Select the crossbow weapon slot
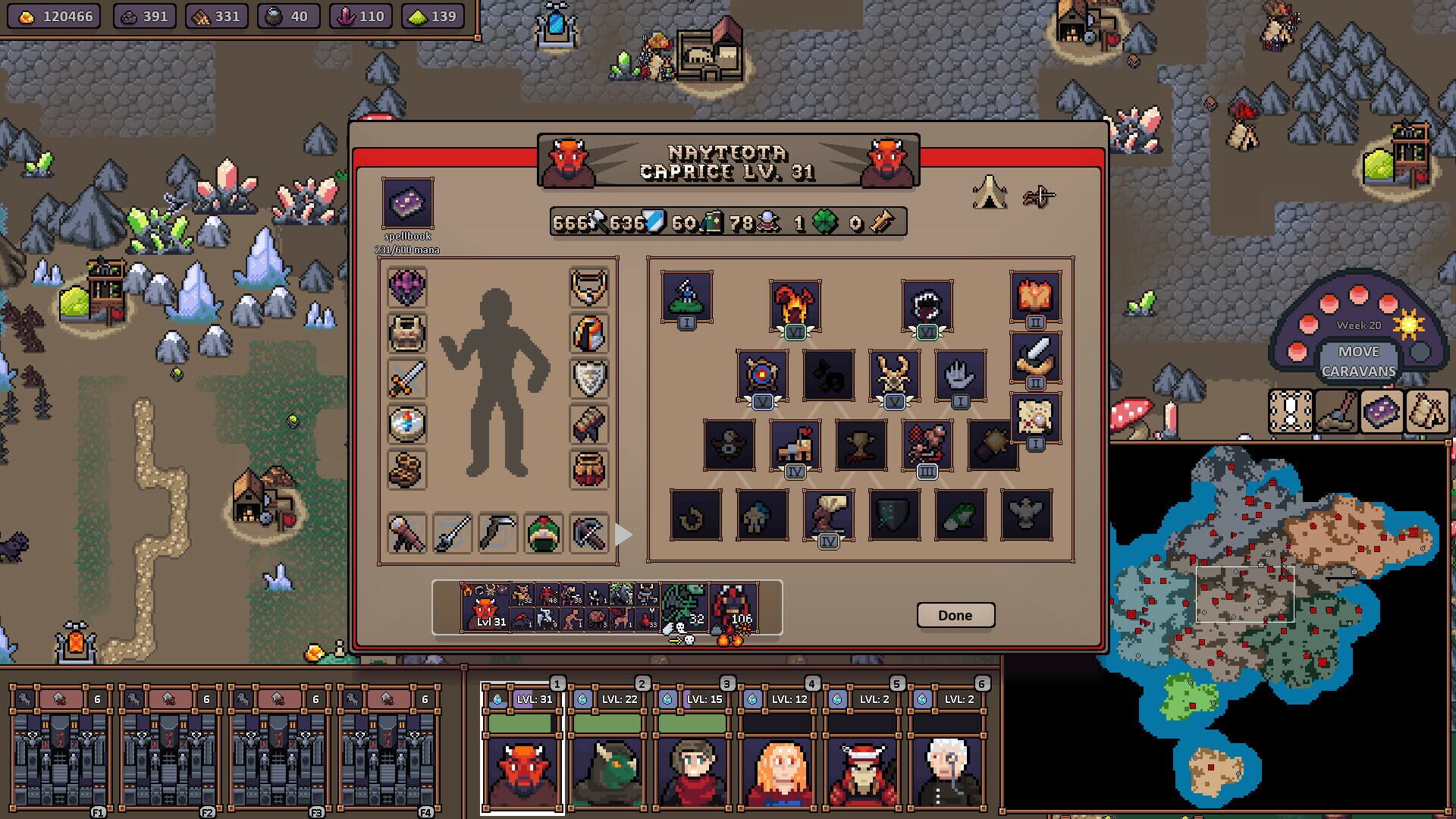The width and height of the screenshot is (1456, 819). pos(590,533)
